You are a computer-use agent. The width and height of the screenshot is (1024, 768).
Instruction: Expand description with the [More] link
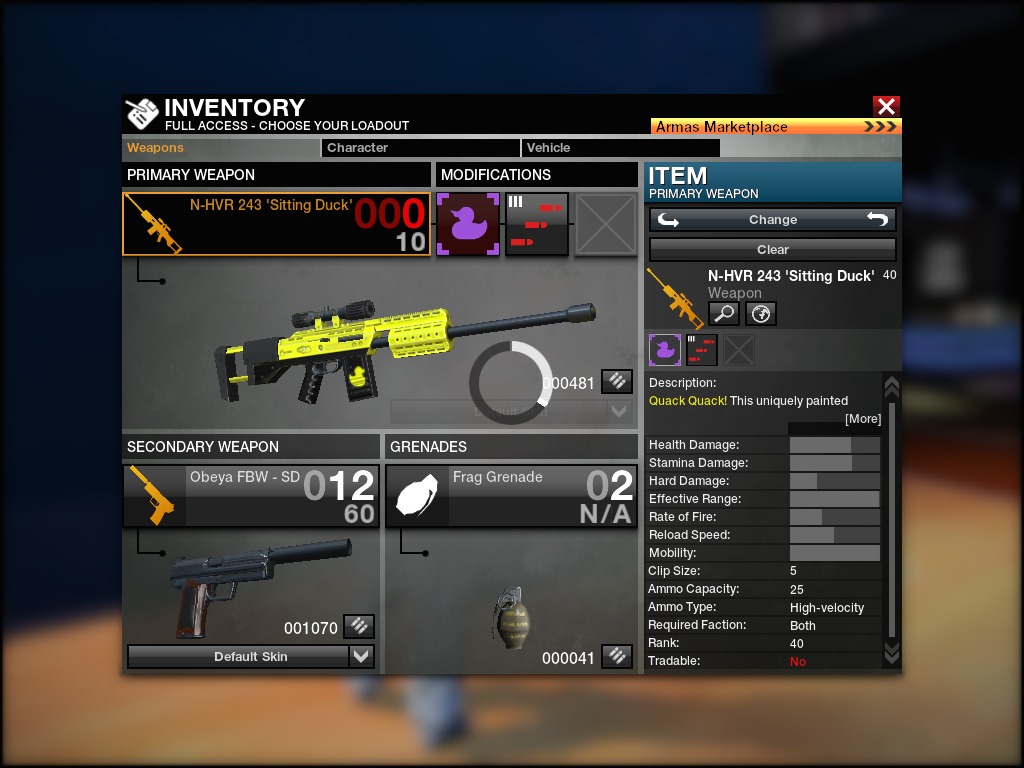862,419
